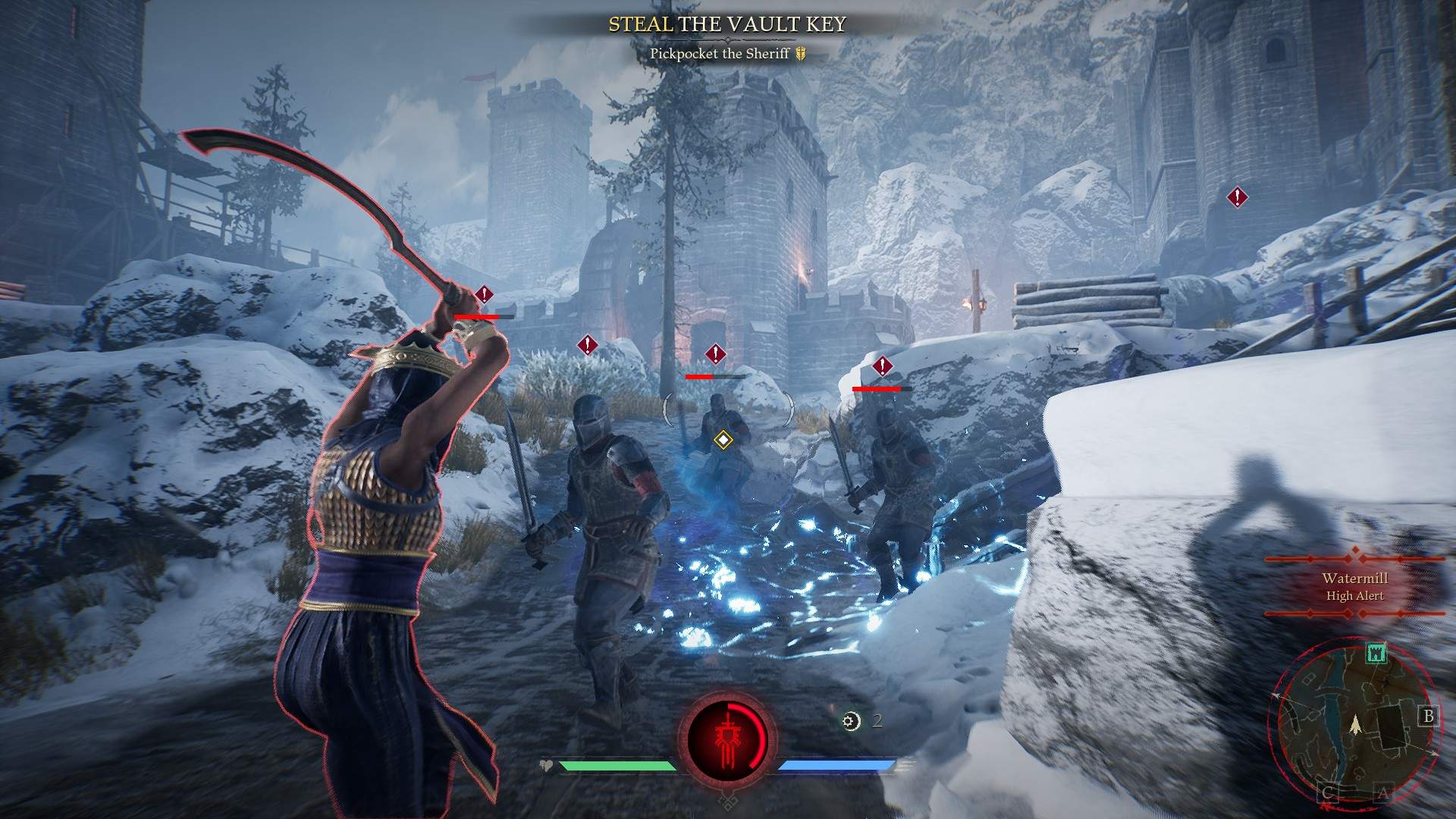The width and height of the screenshot is (1456, 819).
Task: Select capture point A on the minimap
Action: 1382,794
